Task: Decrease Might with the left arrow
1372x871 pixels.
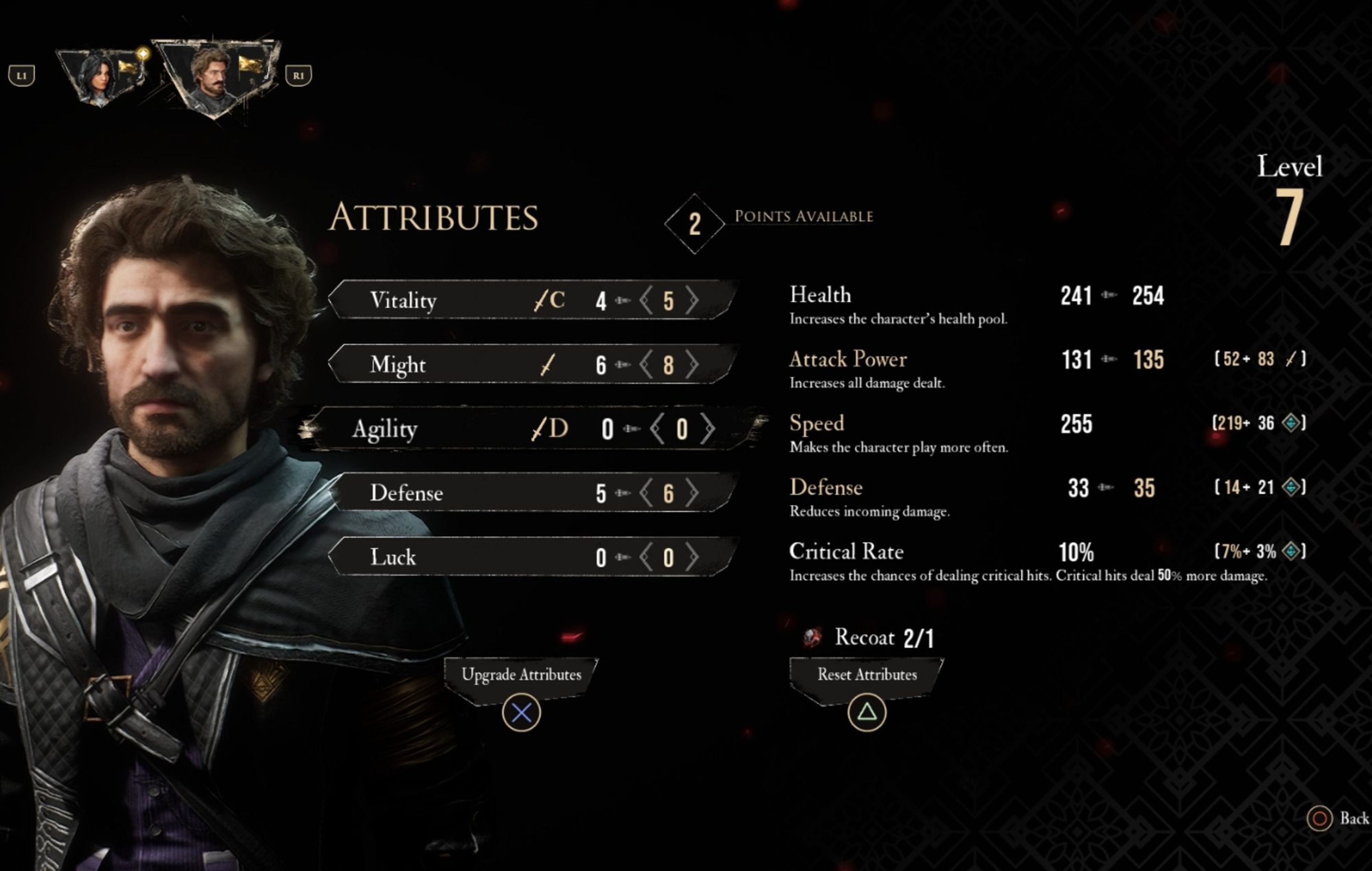Action: [646, 364]
